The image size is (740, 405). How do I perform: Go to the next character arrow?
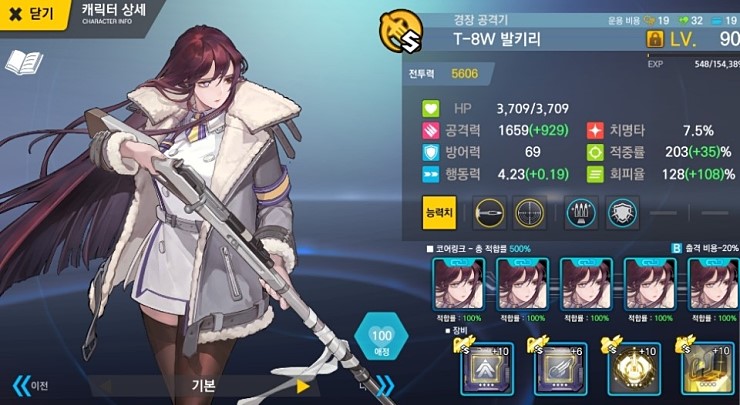[382, 385]
